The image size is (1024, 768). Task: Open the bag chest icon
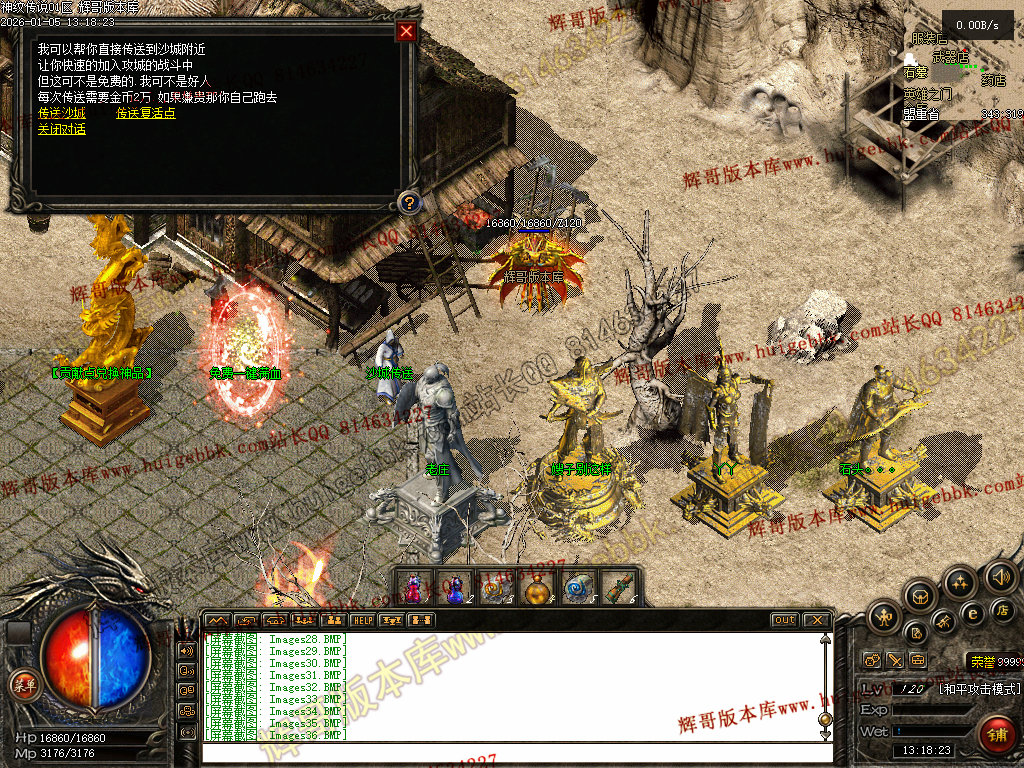920,597
